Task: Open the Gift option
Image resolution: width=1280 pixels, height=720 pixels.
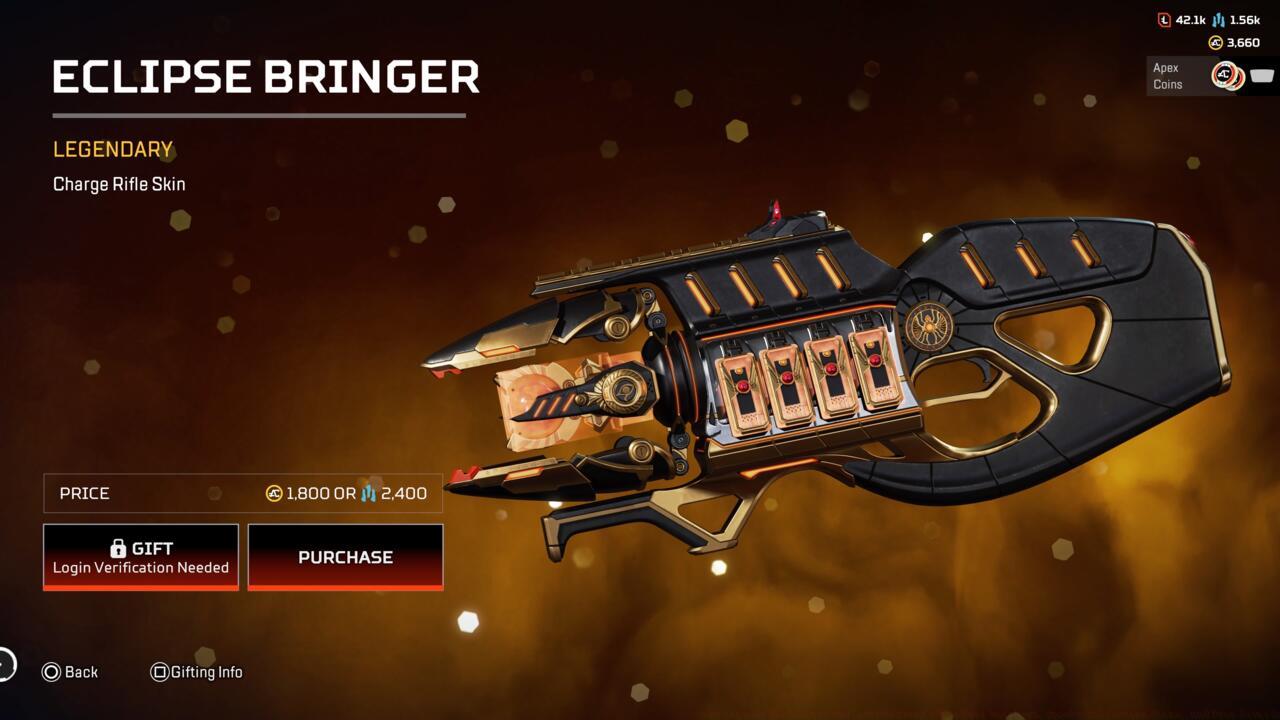Action: [141, 557]
